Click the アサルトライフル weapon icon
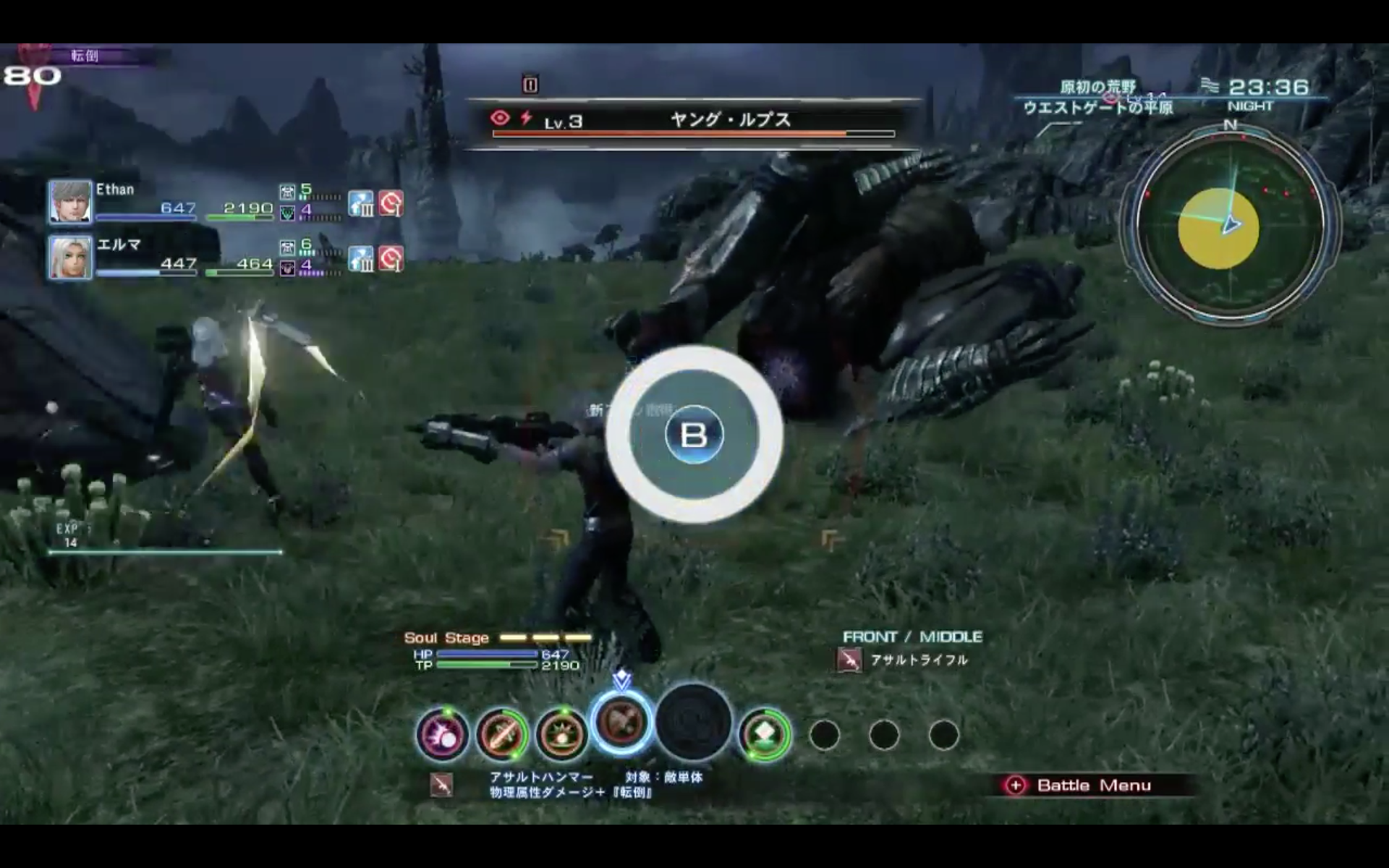 click(849, 660)
